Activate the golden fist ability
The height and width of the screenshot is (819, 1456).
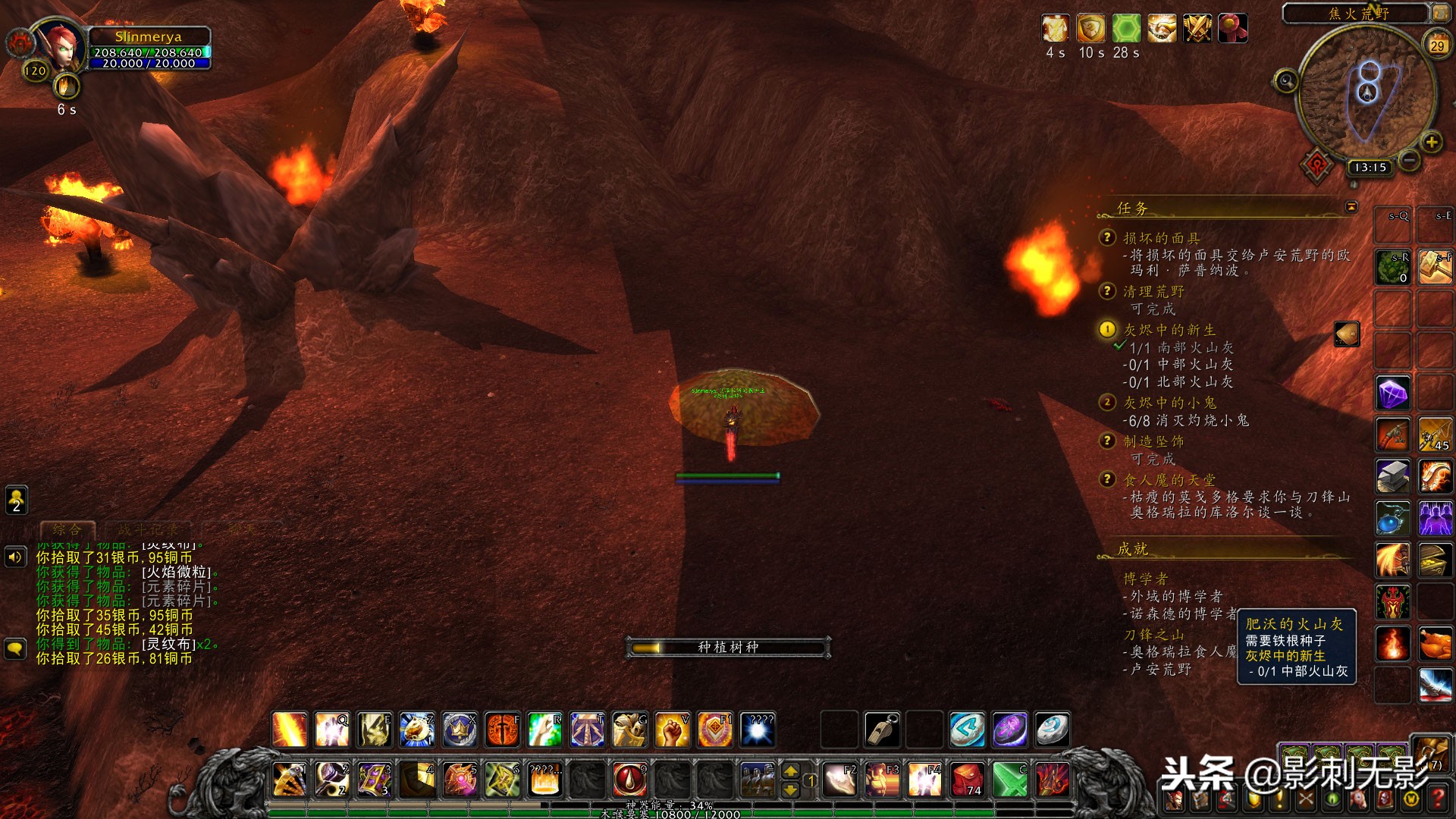pos(672,730)
